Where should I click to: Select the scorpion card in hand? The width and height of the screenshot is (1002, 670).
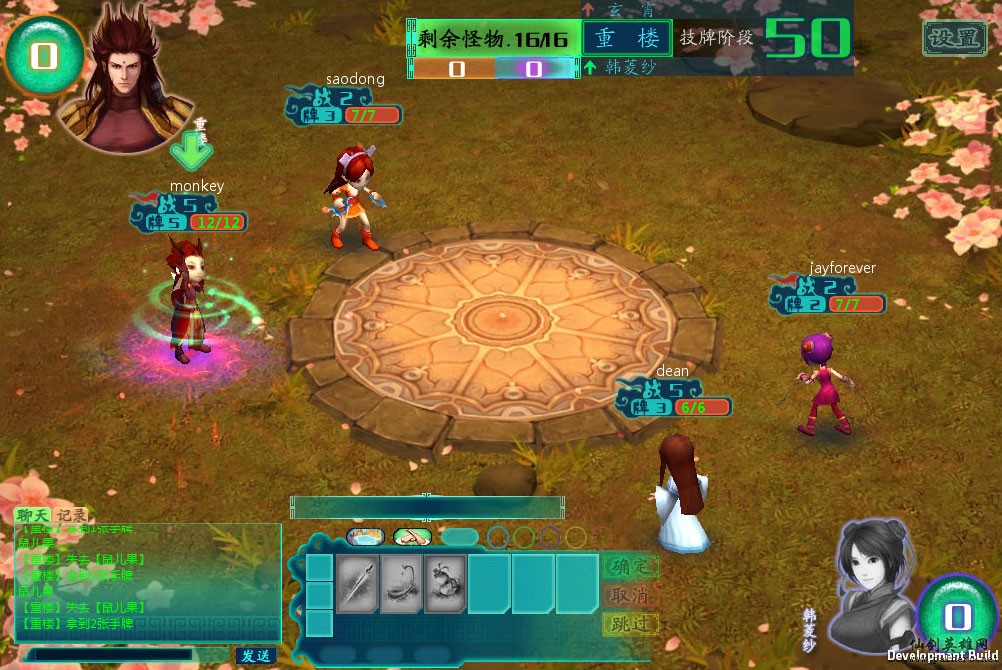[400, 584]
